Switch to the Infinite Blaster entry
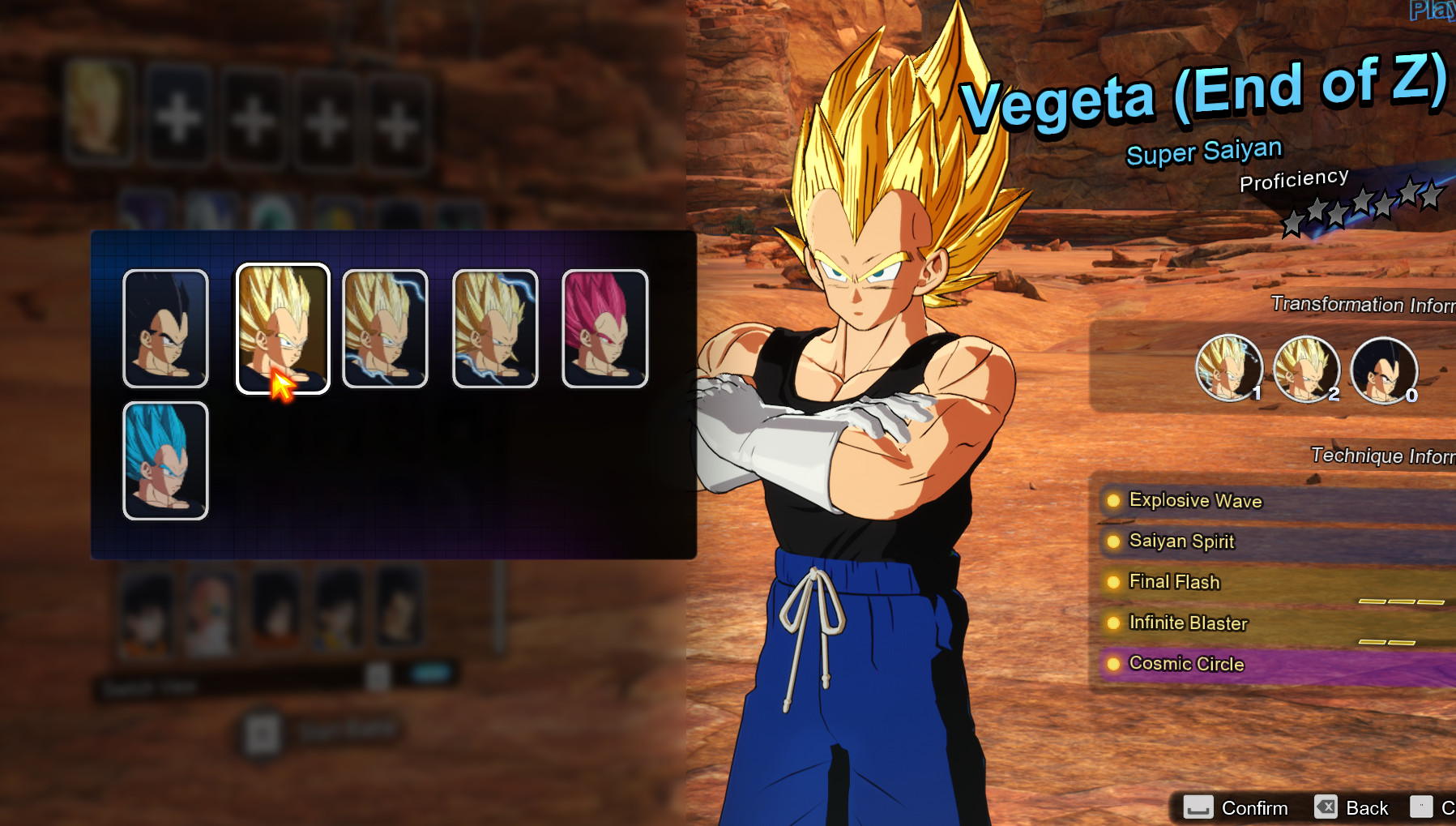 coord(1188,623)
